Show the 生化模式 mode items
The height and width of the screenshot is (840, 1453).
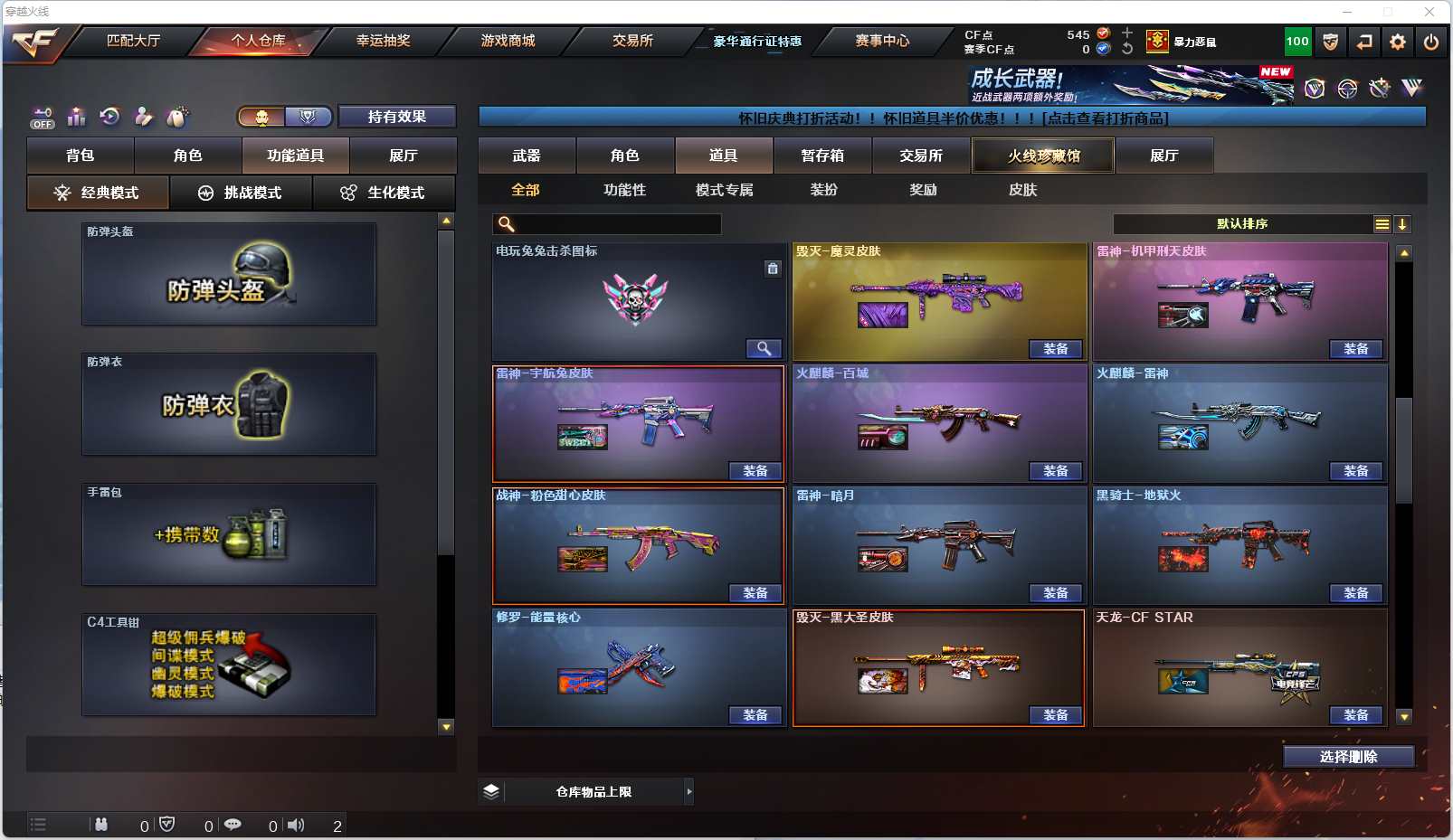point(384,193)
